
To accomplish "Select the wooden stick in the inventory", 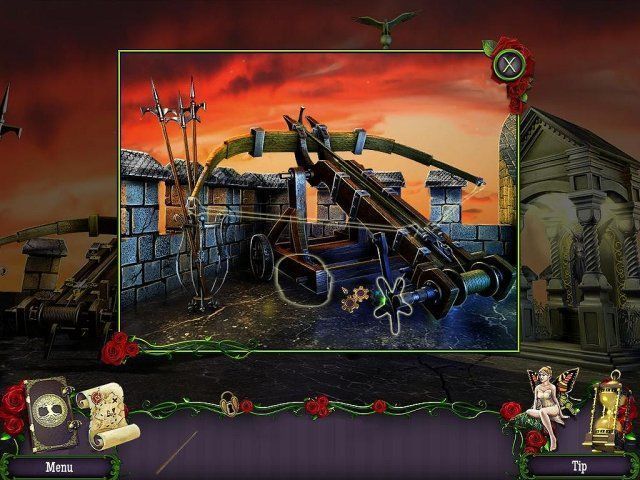I will (177, 451).
